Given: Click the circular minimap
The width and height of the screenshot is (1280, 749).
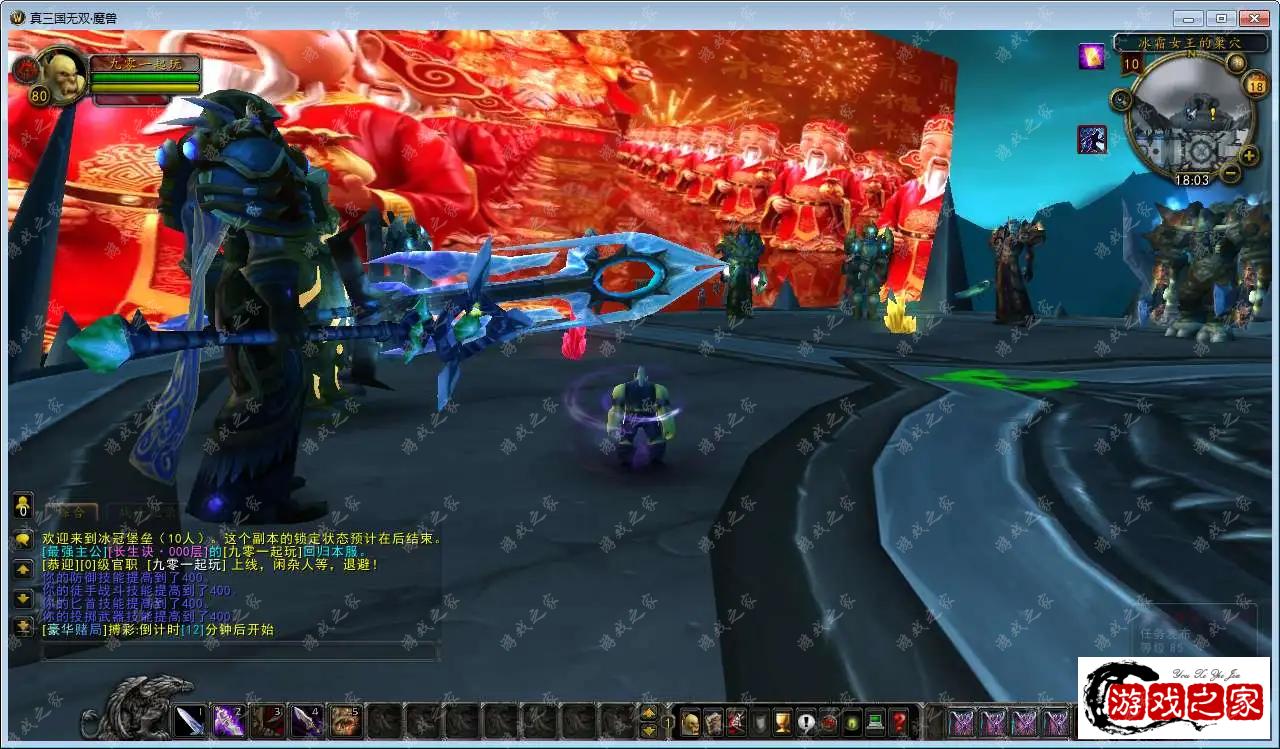Looking at the screenshot, I should click(1189, 122).
